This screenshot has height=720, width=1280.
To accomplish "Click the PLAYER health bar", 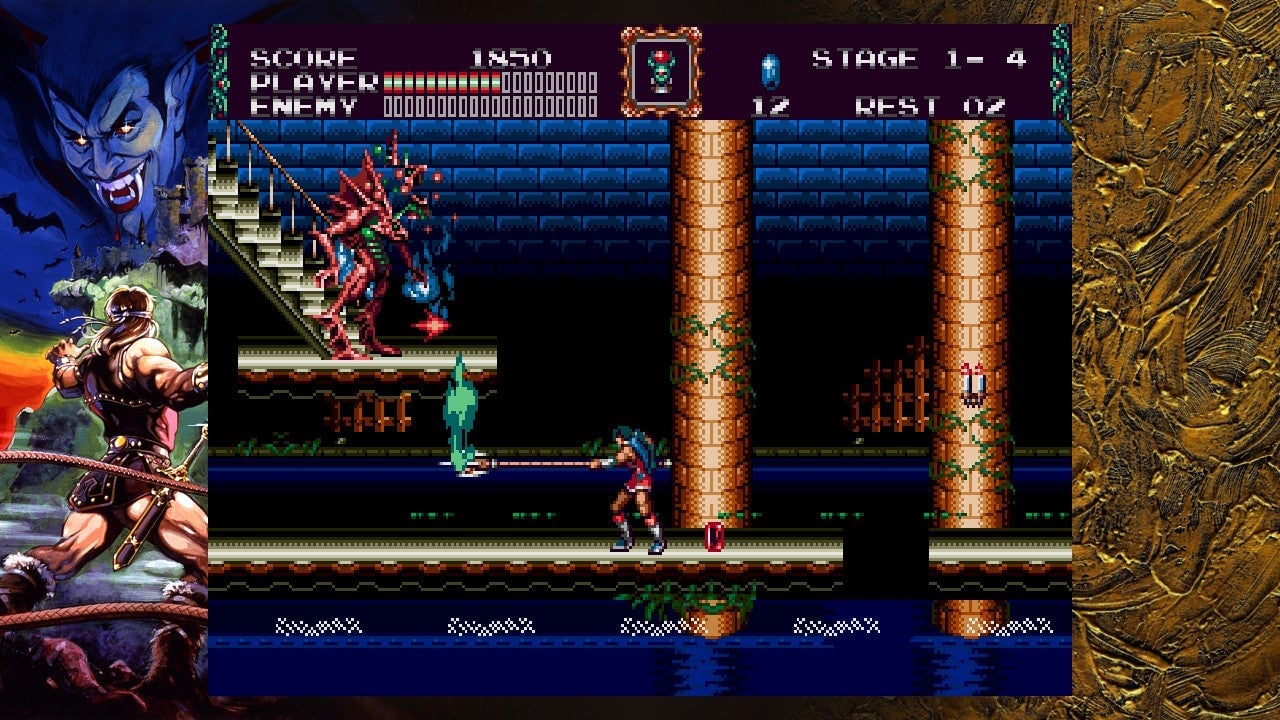I will coord(480,81).
